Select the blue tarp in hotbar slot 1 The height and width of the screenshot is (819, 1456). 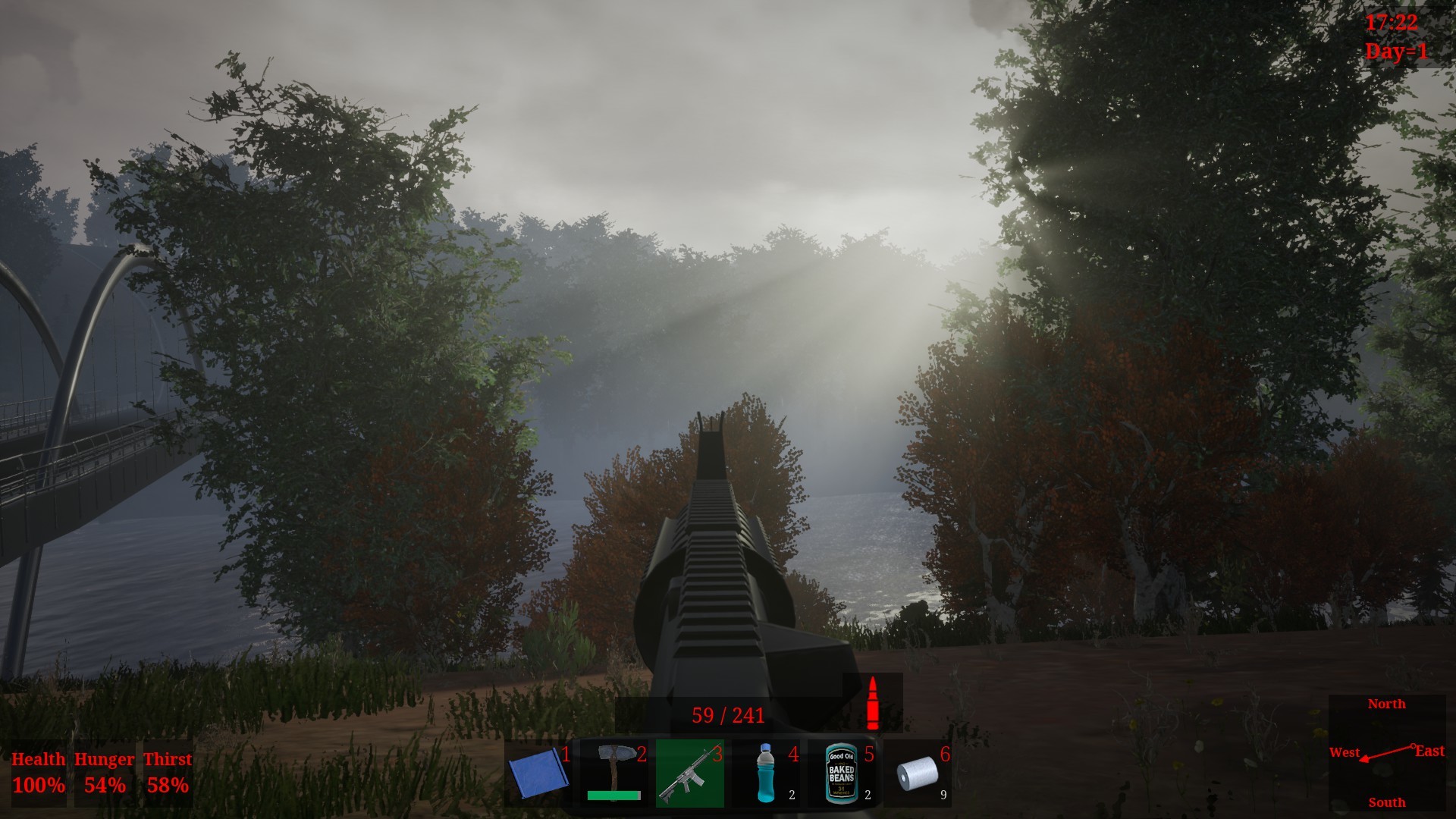tap(538, 775)
